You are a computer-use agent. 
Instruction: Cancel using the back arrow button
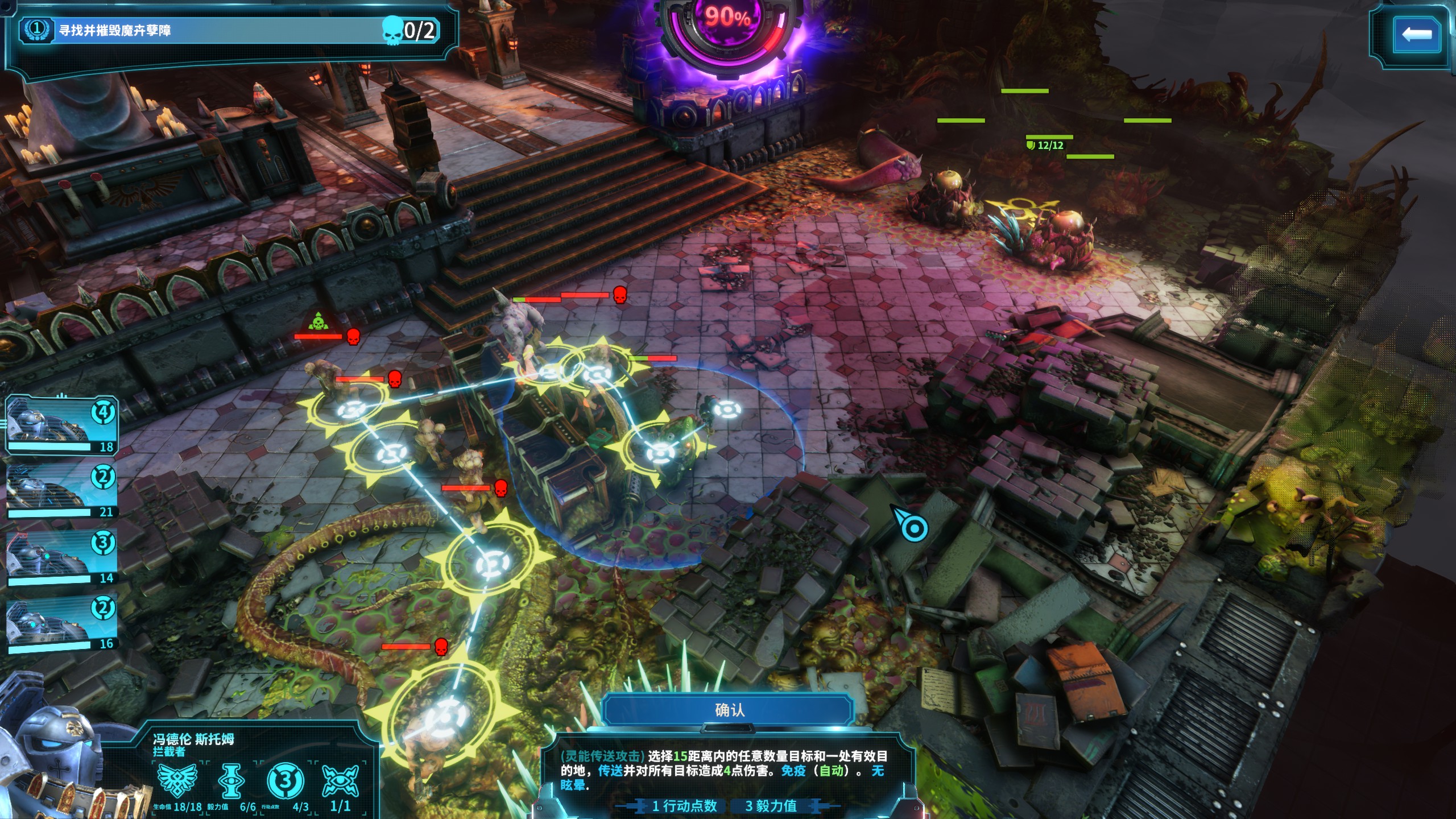(1416, 35)
